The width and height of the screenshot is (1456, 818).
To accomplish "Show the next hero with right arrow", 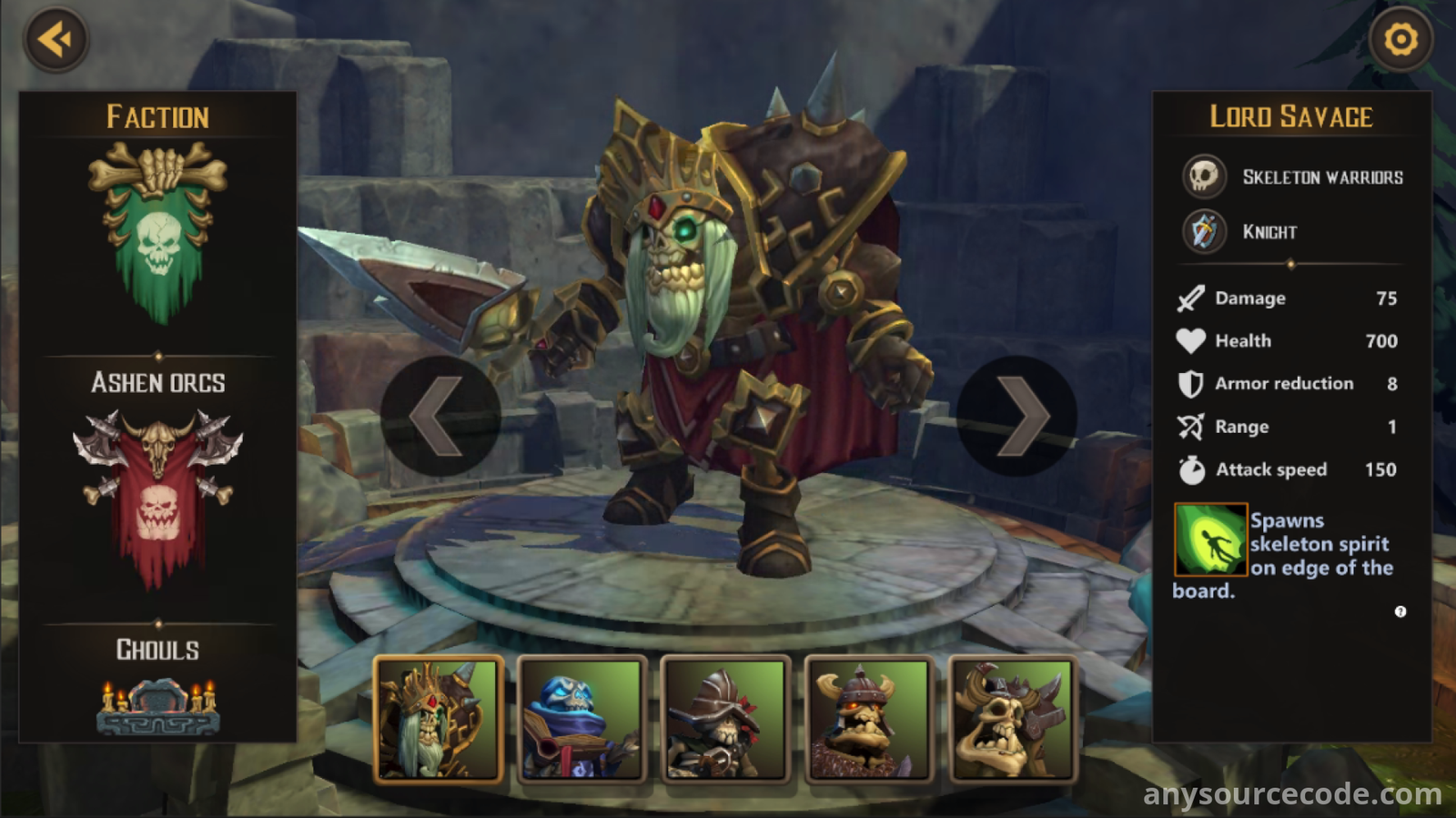I will coord(1017,416).
